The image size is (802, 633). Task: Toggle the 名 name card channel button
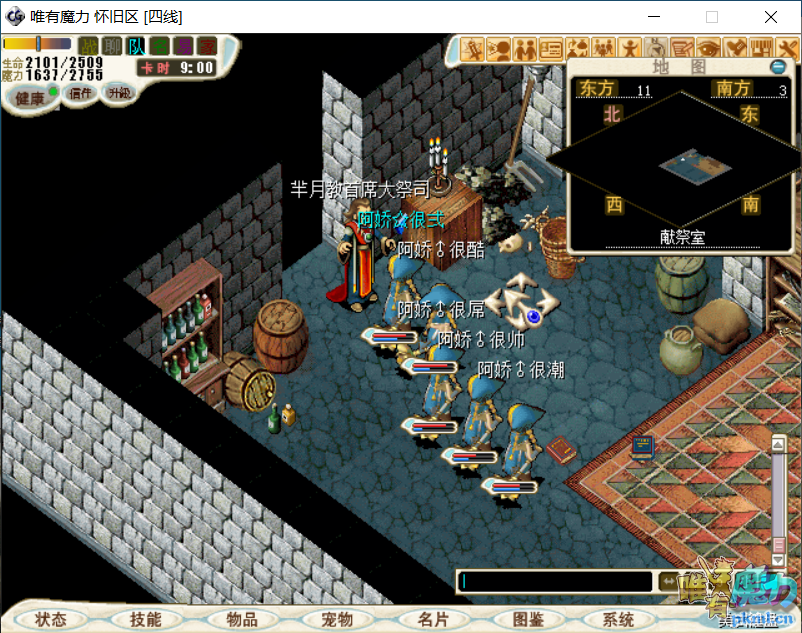(x=160, y=46)
